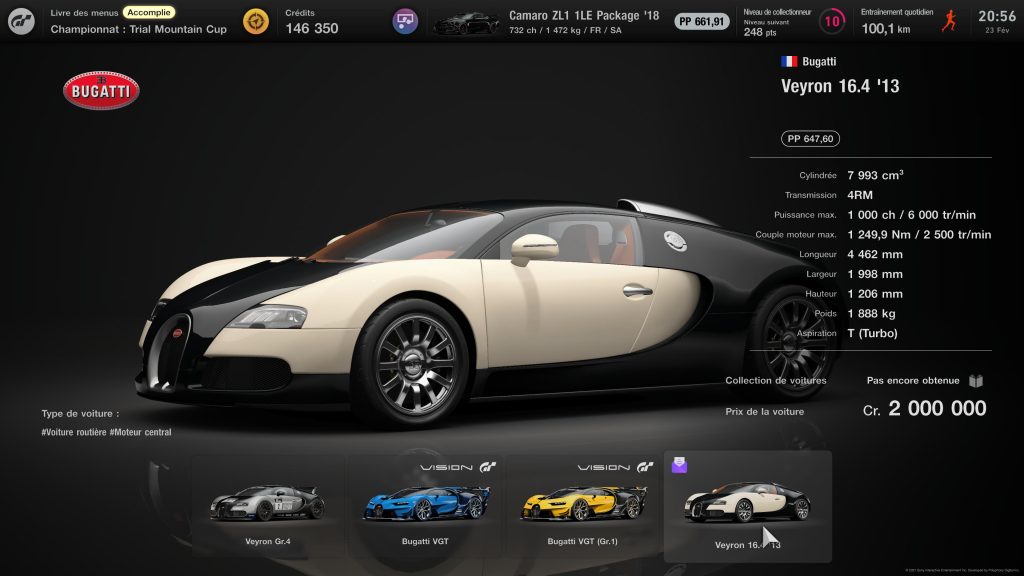The height and width of the screenshot is (576, 1024).
Task: Open the car collection book icon
Action: 976,381
